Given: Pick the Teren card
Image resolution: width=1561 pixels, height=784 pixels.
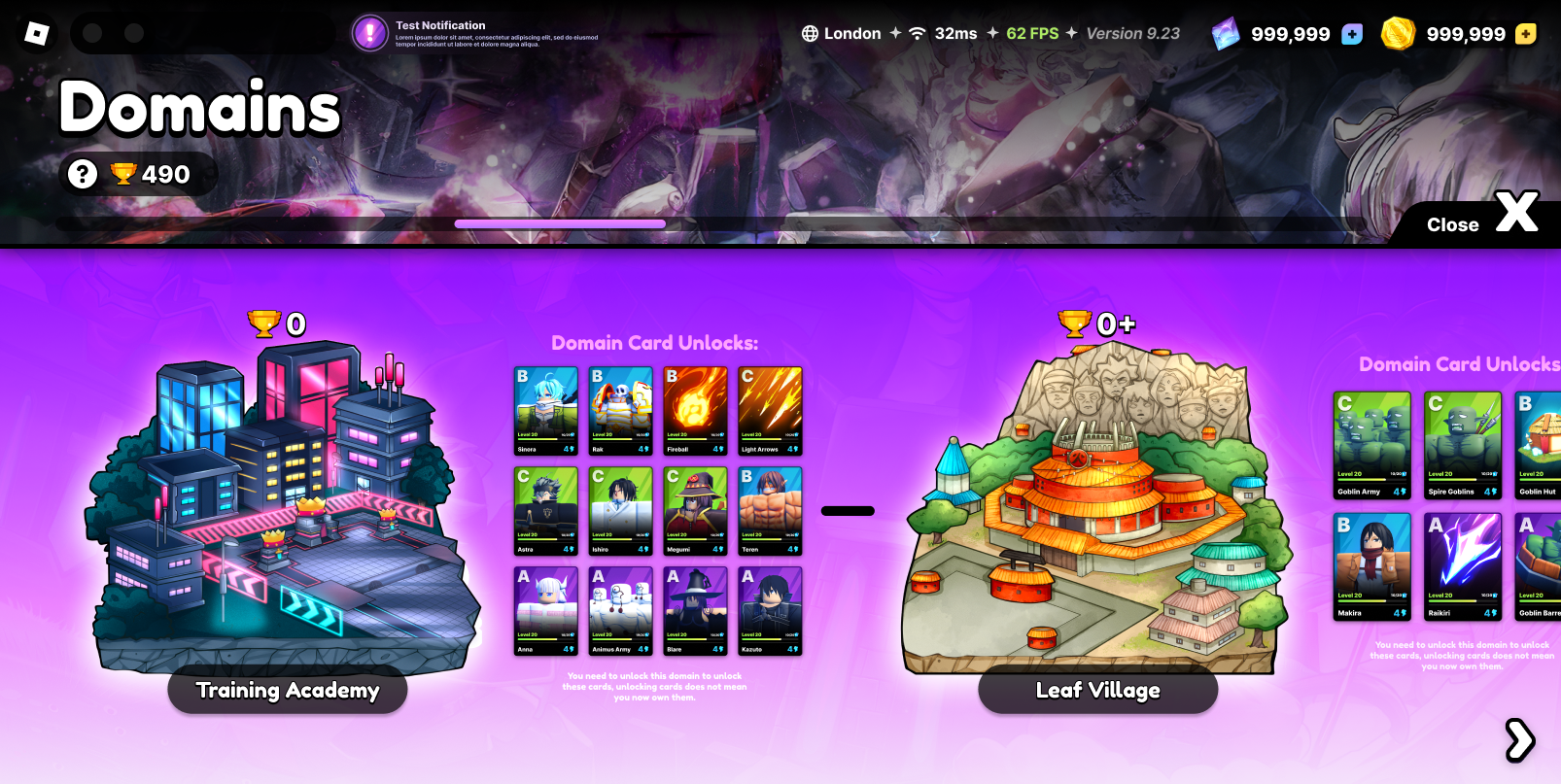Looking at the screenshot, I should pyautogui.click(x=770, y=511).
